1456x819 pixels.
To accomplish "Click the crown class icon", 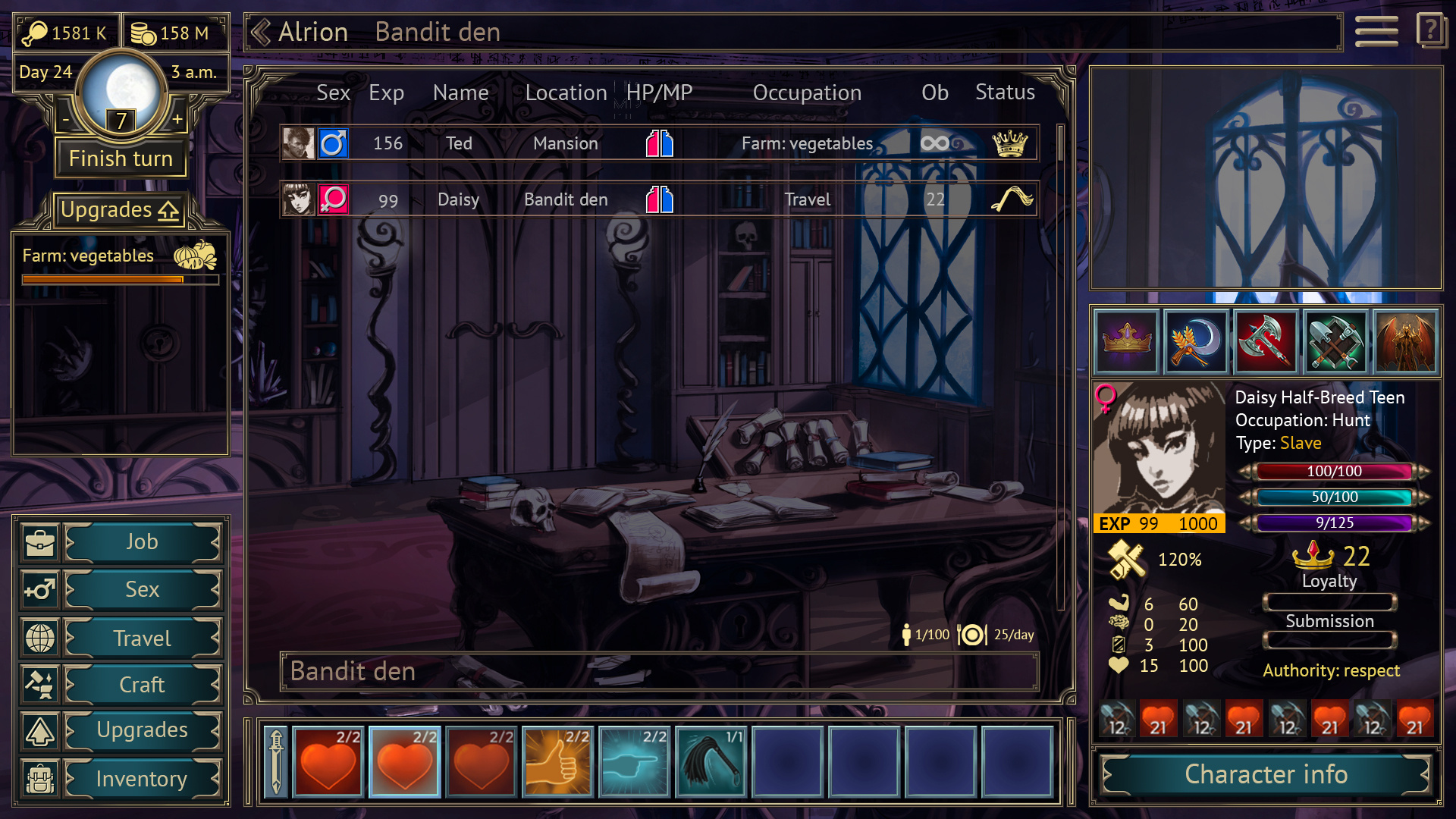I will (1127, 342).
